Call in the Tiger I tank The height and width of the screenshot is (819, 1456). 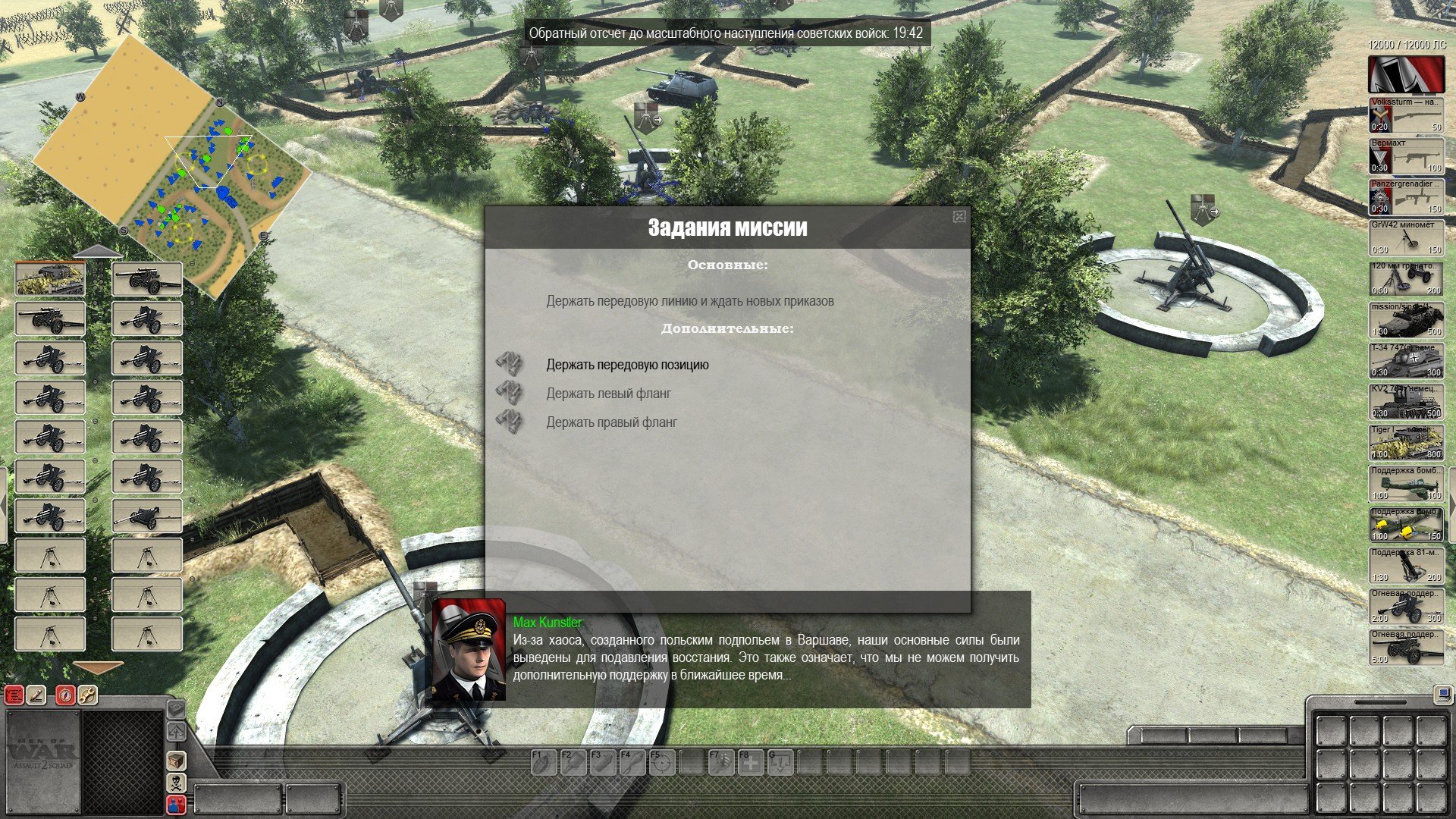tap(1406, 443)
